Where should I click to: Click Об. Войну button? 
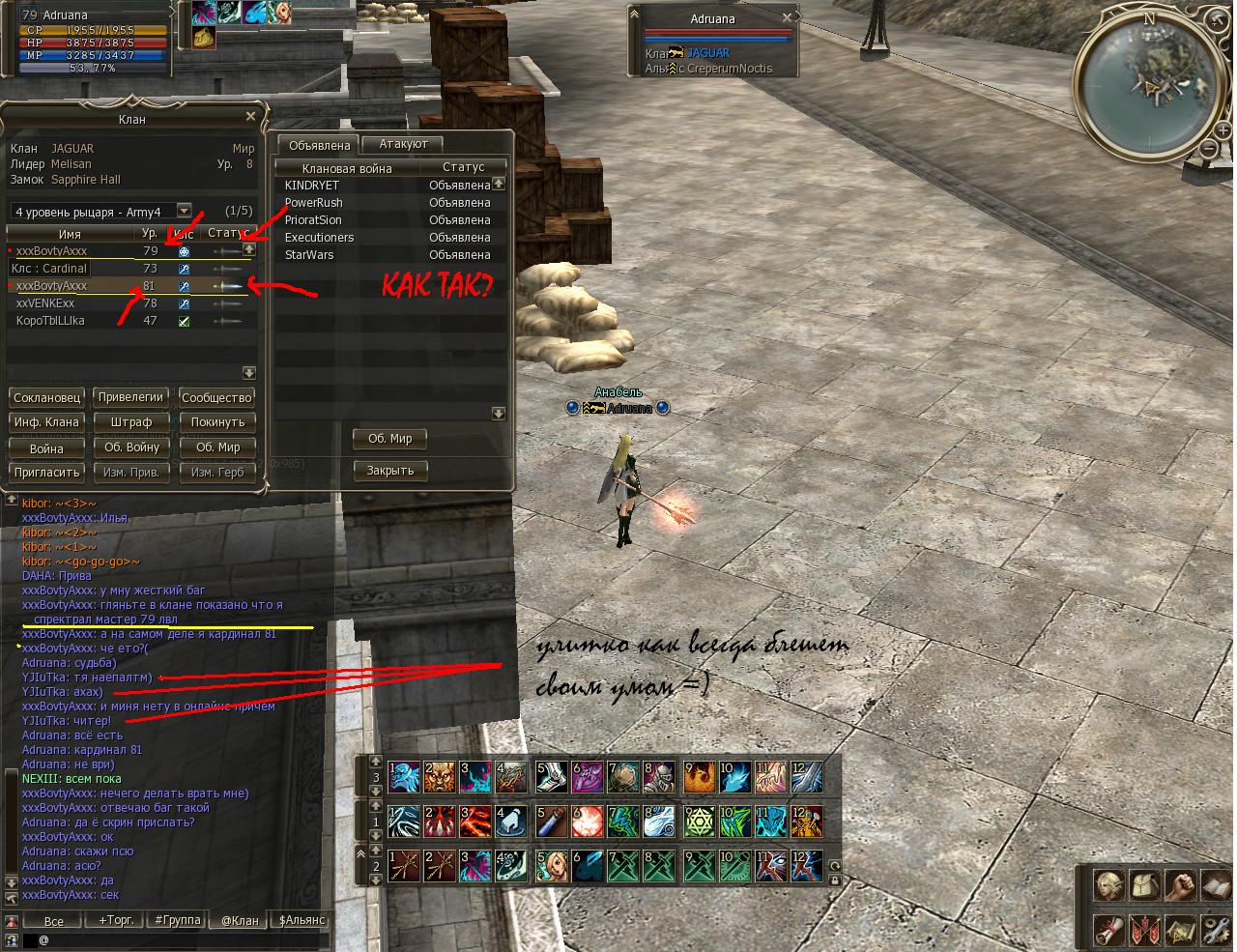click(x=131, y=447)
